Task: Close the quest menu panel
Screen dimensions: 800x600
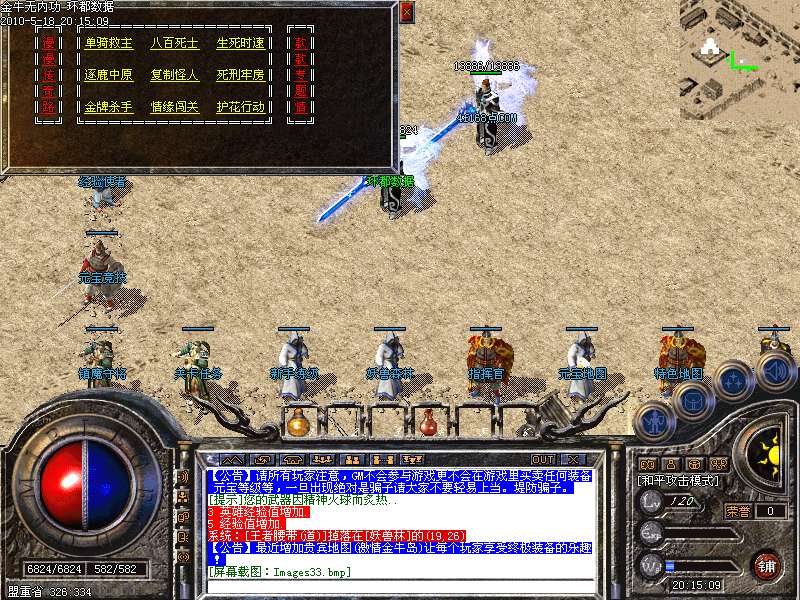Action: pyautogui.click(x=406, y=12)
